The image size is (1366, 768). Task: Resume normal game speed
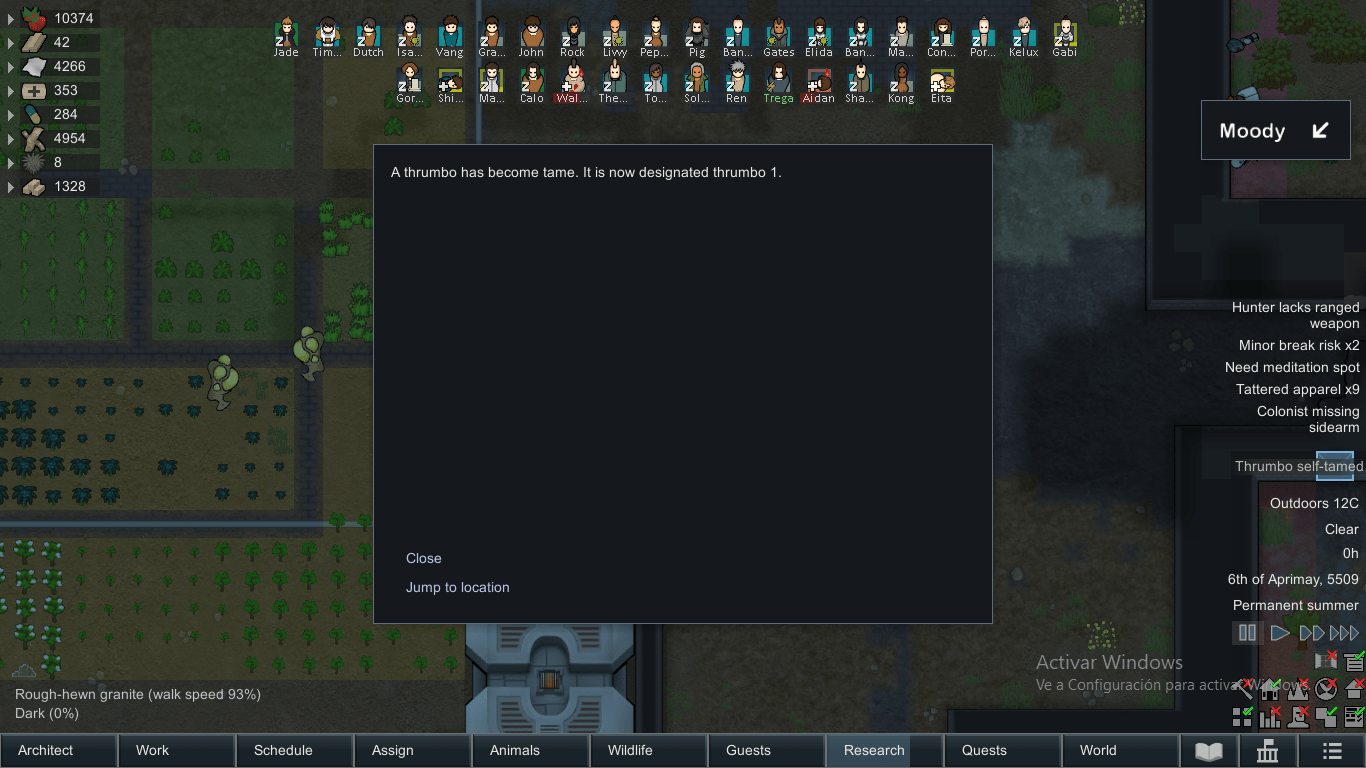1279,632
